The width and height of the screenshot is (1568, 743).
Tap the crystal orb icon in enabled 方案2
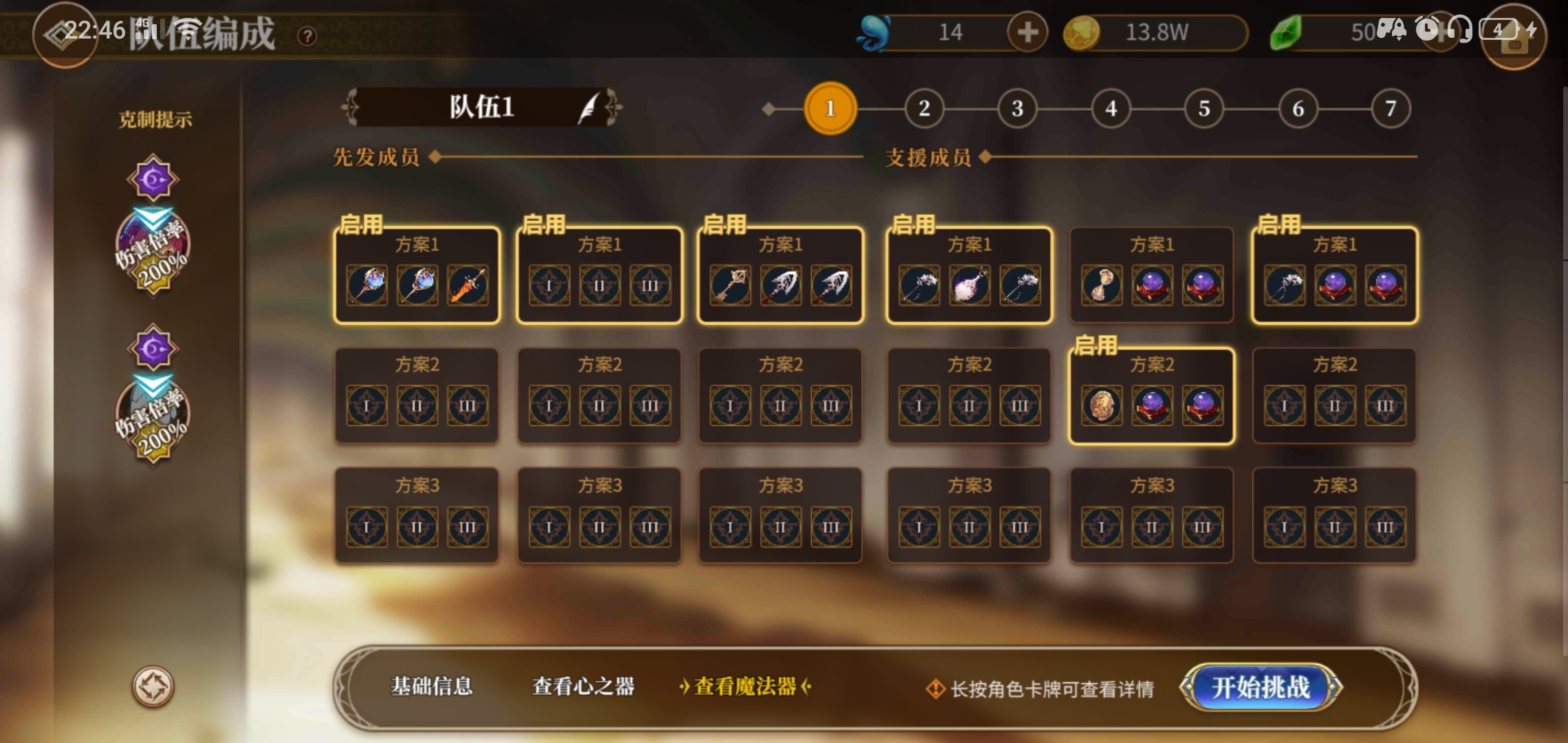(1153, 406)
